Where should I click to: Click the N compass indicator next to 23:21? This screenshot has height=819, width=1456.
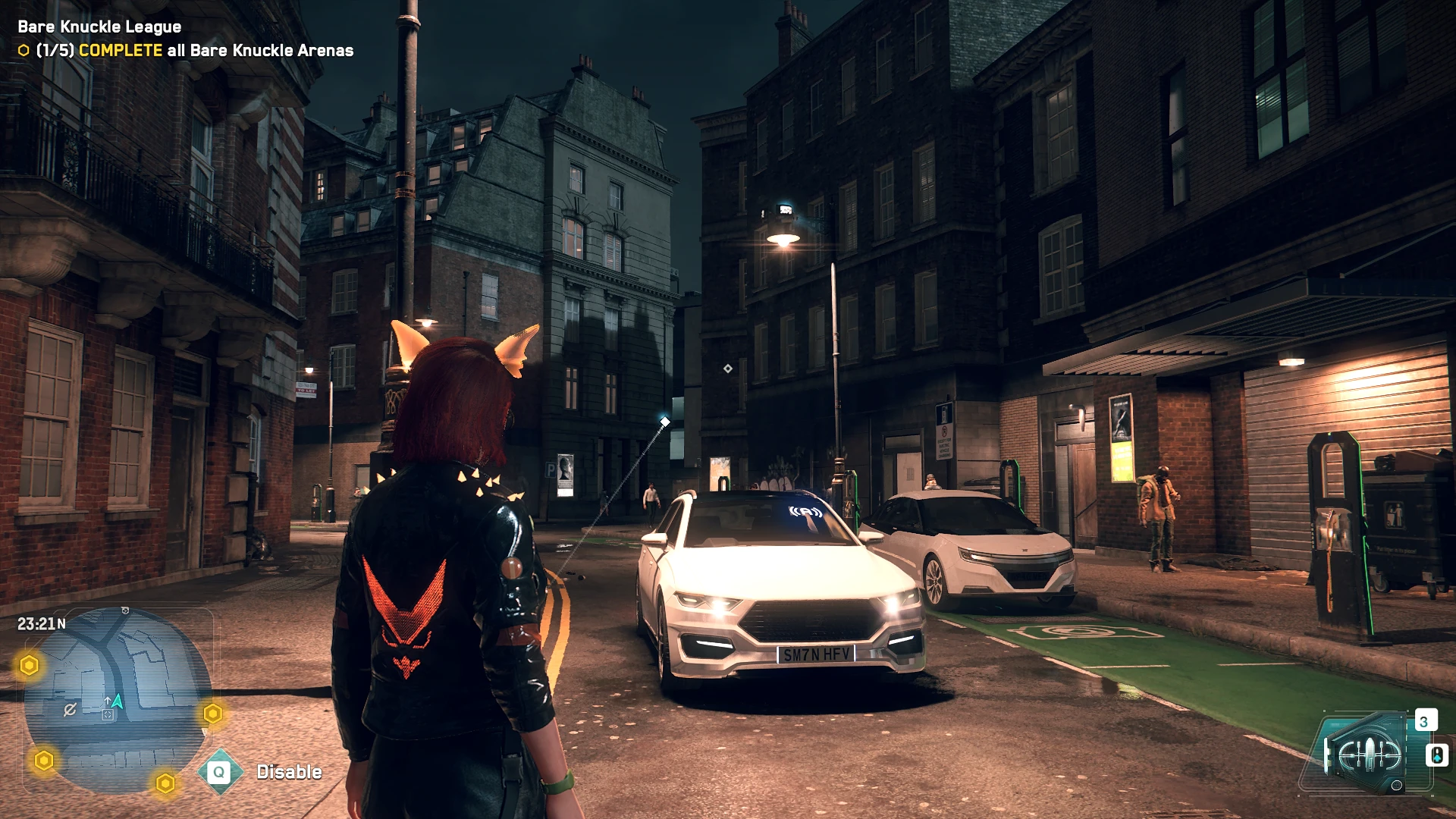pos(61,624)
